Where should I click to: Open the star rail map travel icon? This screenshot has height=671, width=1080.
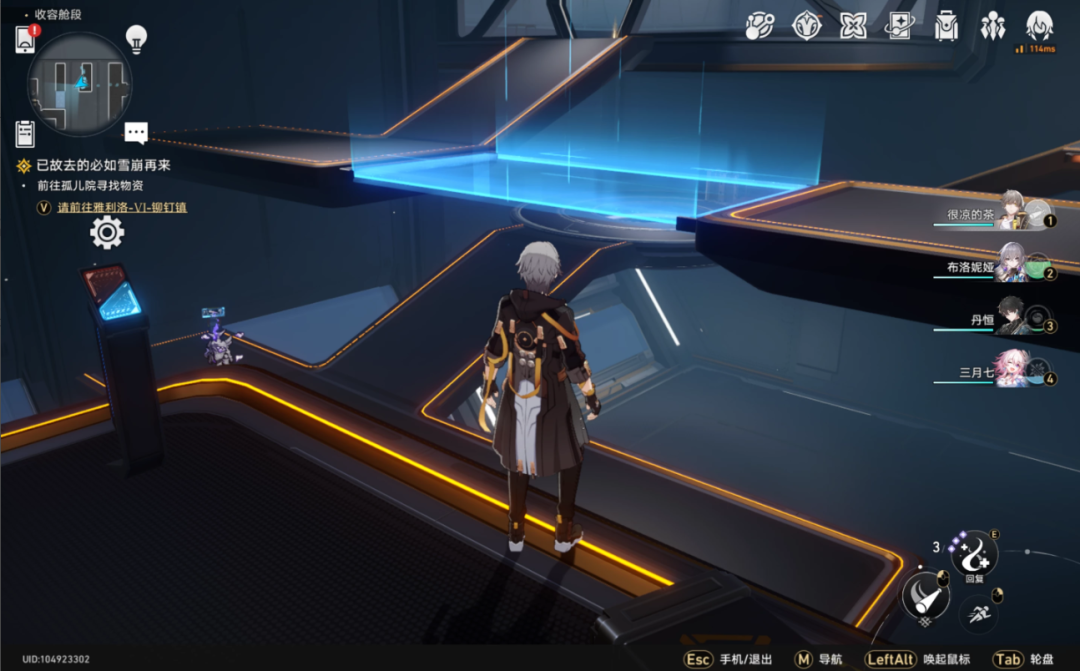[x=760, y=26]
